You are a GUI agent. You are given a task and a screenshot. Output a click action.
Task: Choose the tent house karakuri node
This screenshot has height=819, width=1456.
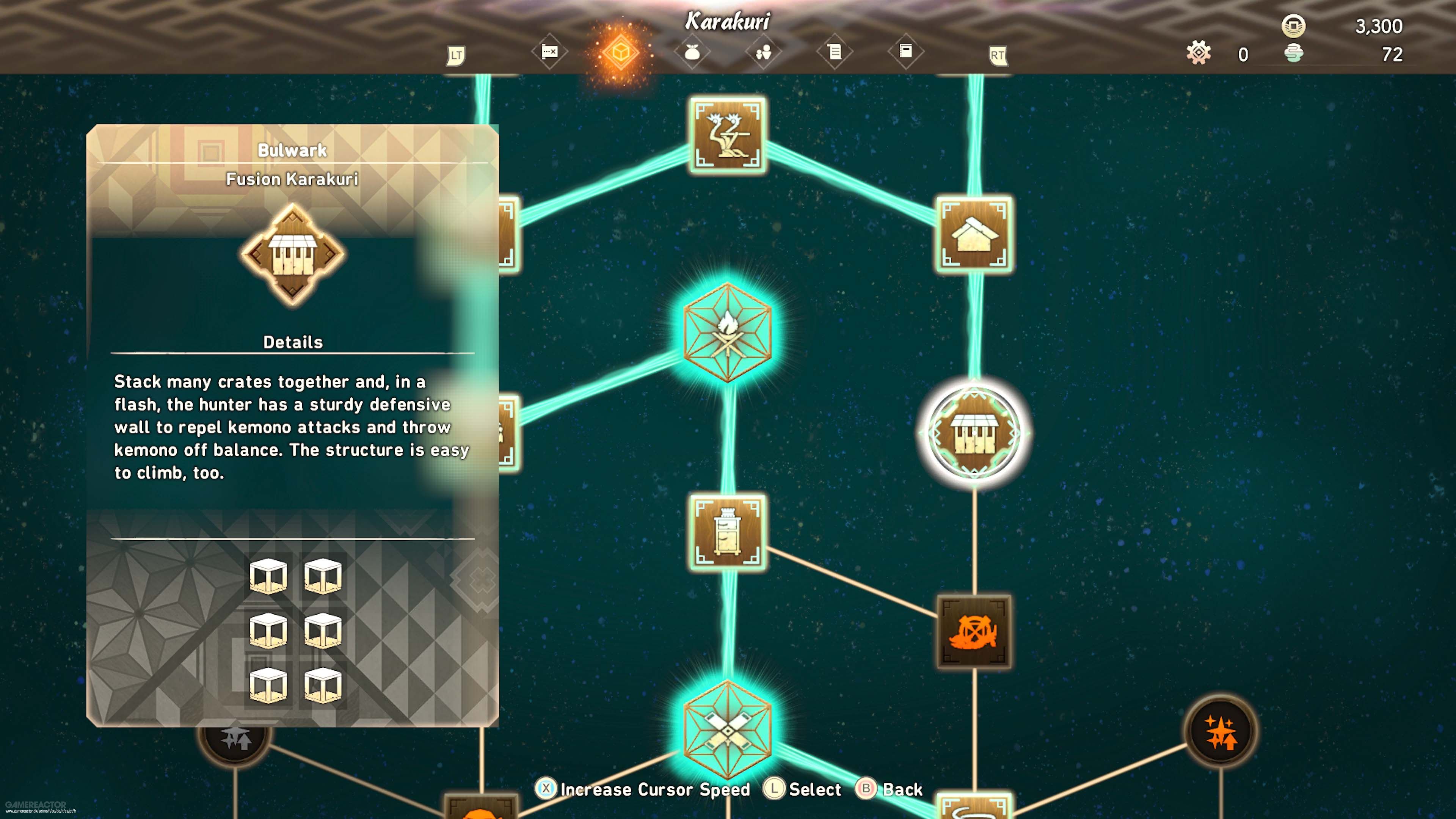tap(974, 235)
